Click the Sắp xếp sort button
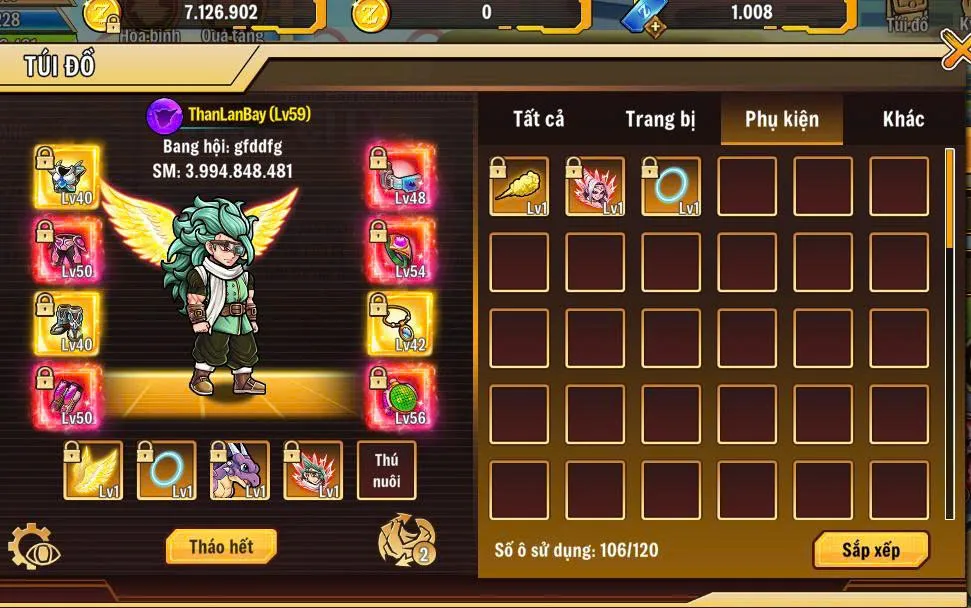This screenshot has width=971, height=608. click(x=871, y=551)
